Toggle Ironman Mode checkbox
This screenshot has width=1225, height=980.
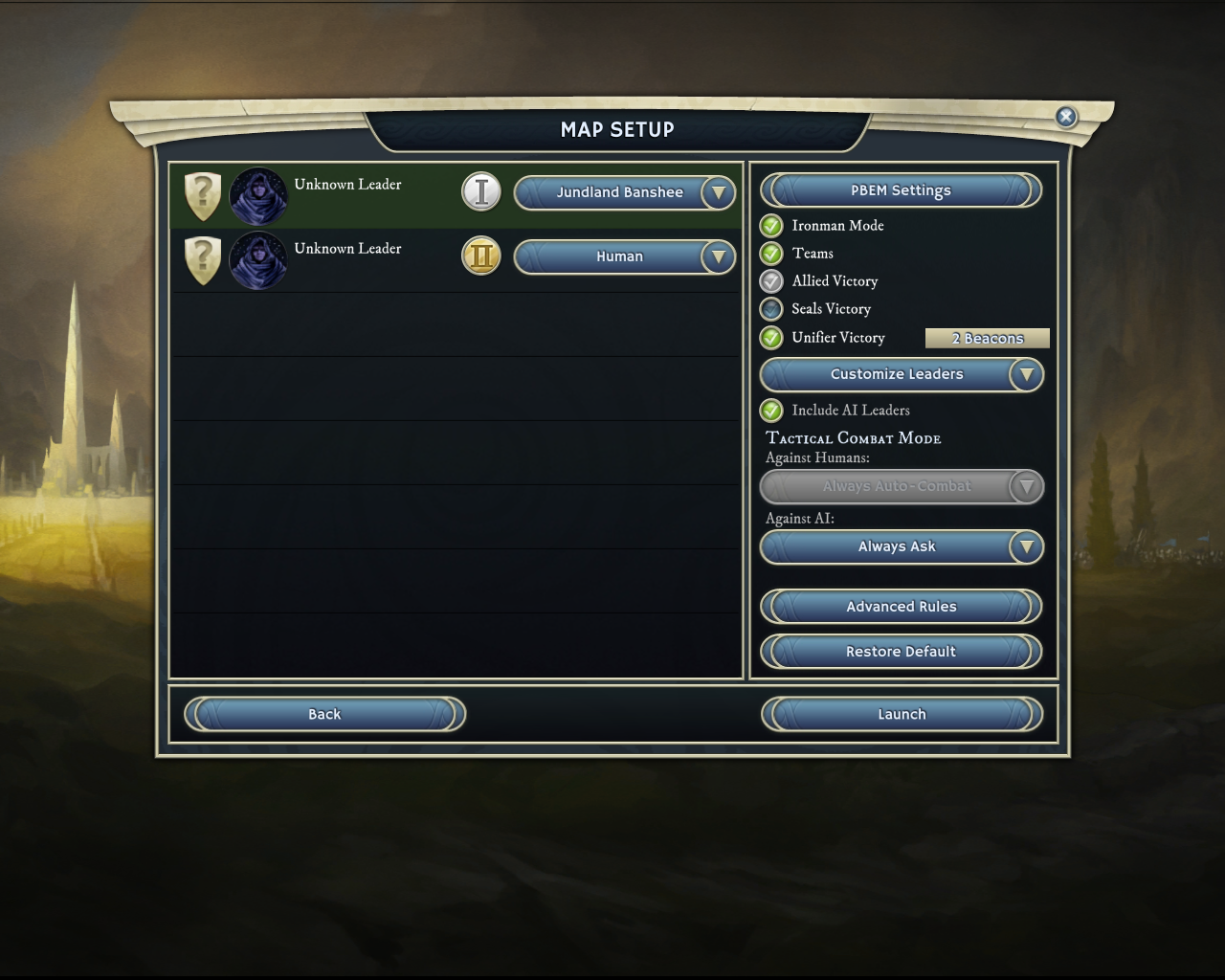tap(771, 226)
